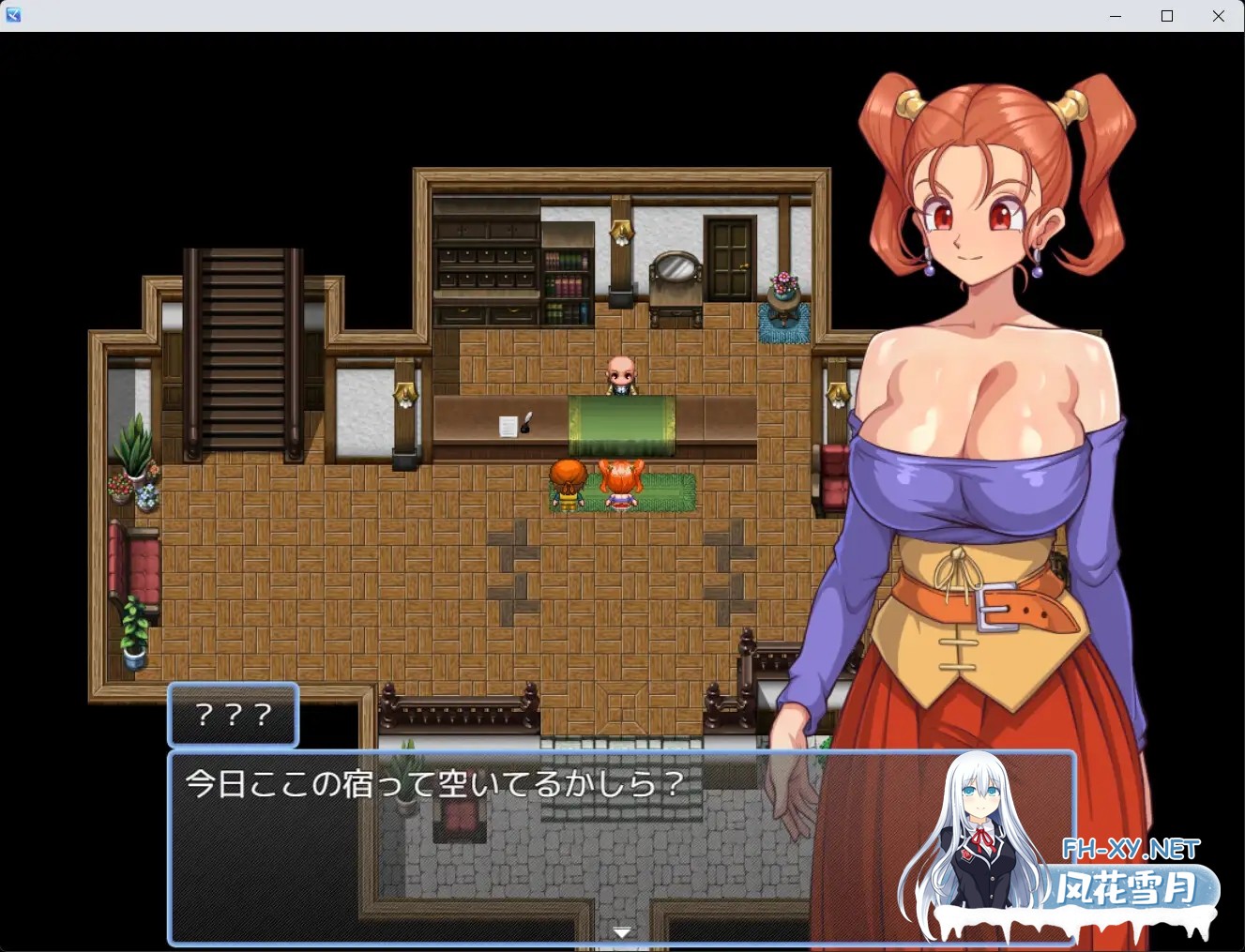Image resolution: width=1245 pixels, height=952 pixels.
Task: Click the dialogue advance arrow
Action: click(622, 931)
